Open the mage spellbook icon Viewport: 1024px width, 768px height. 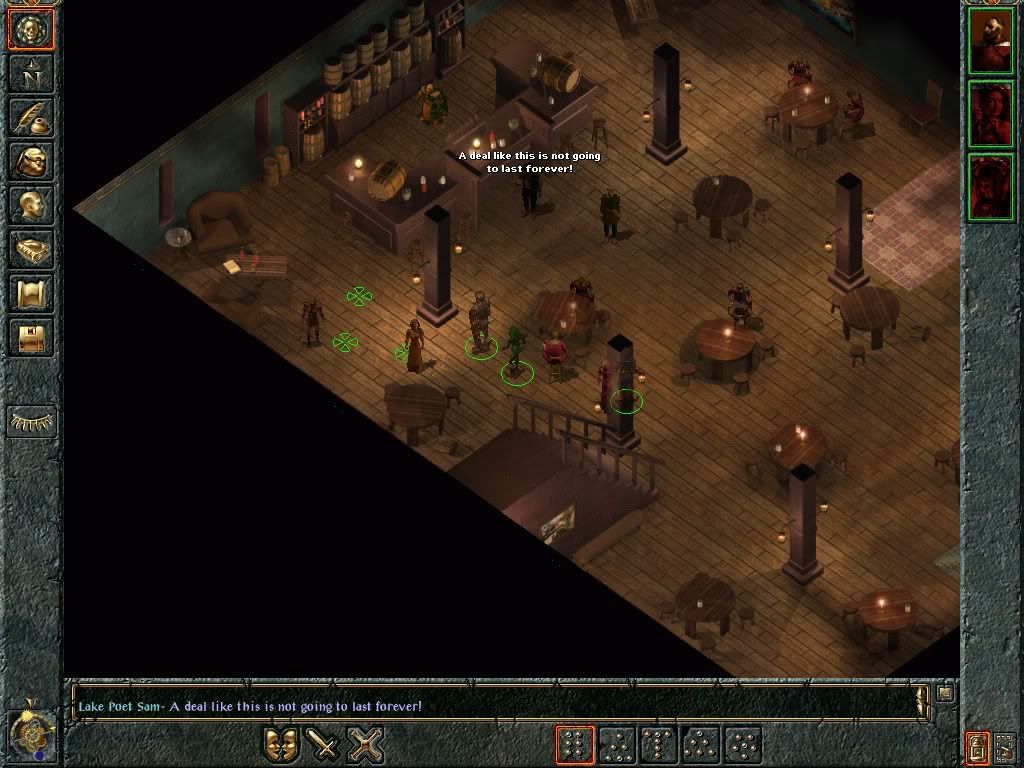[x=31, y=250]
